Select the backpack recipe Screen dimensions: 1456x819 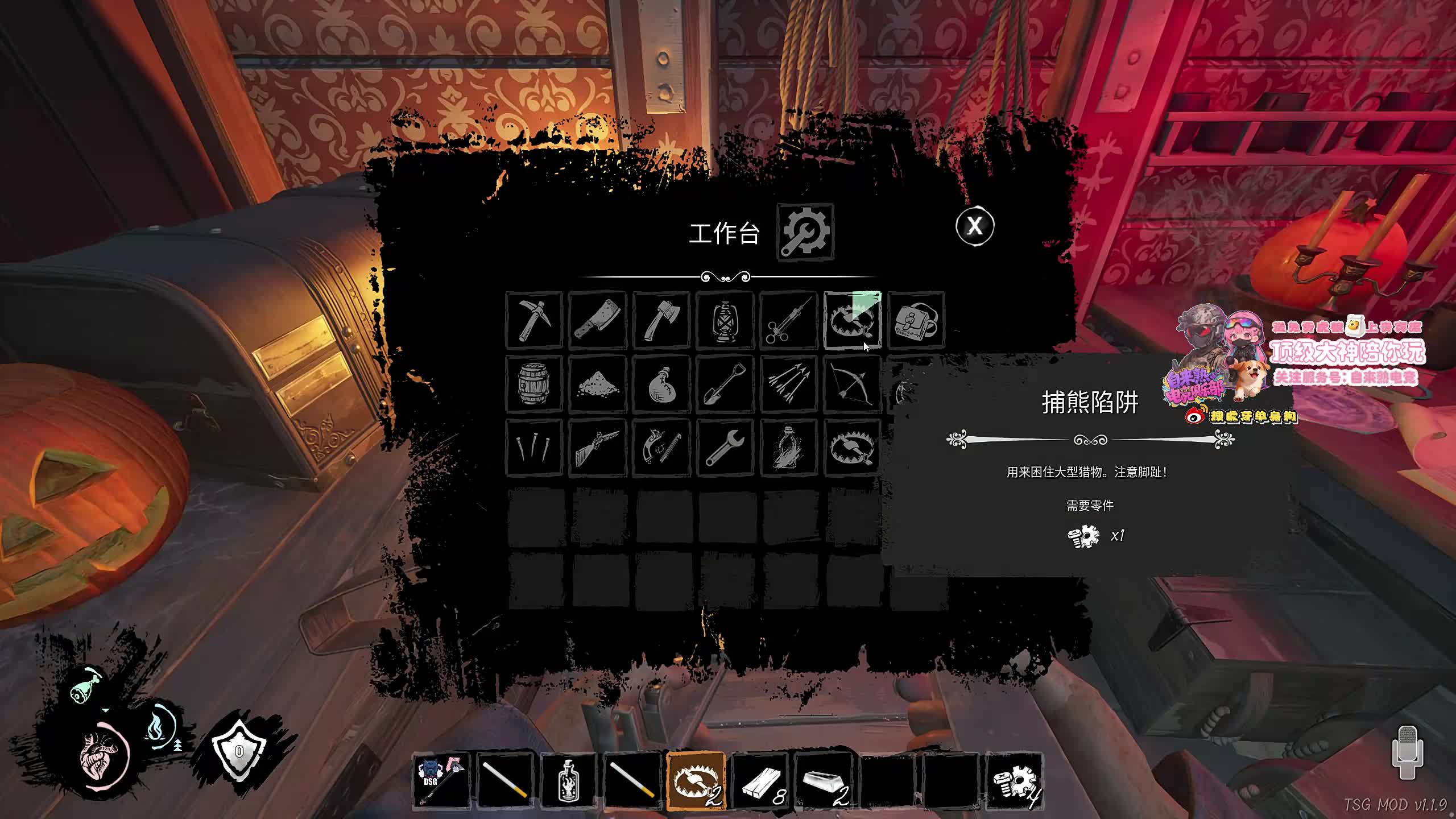pyautogui.click(x=916, y=320)
